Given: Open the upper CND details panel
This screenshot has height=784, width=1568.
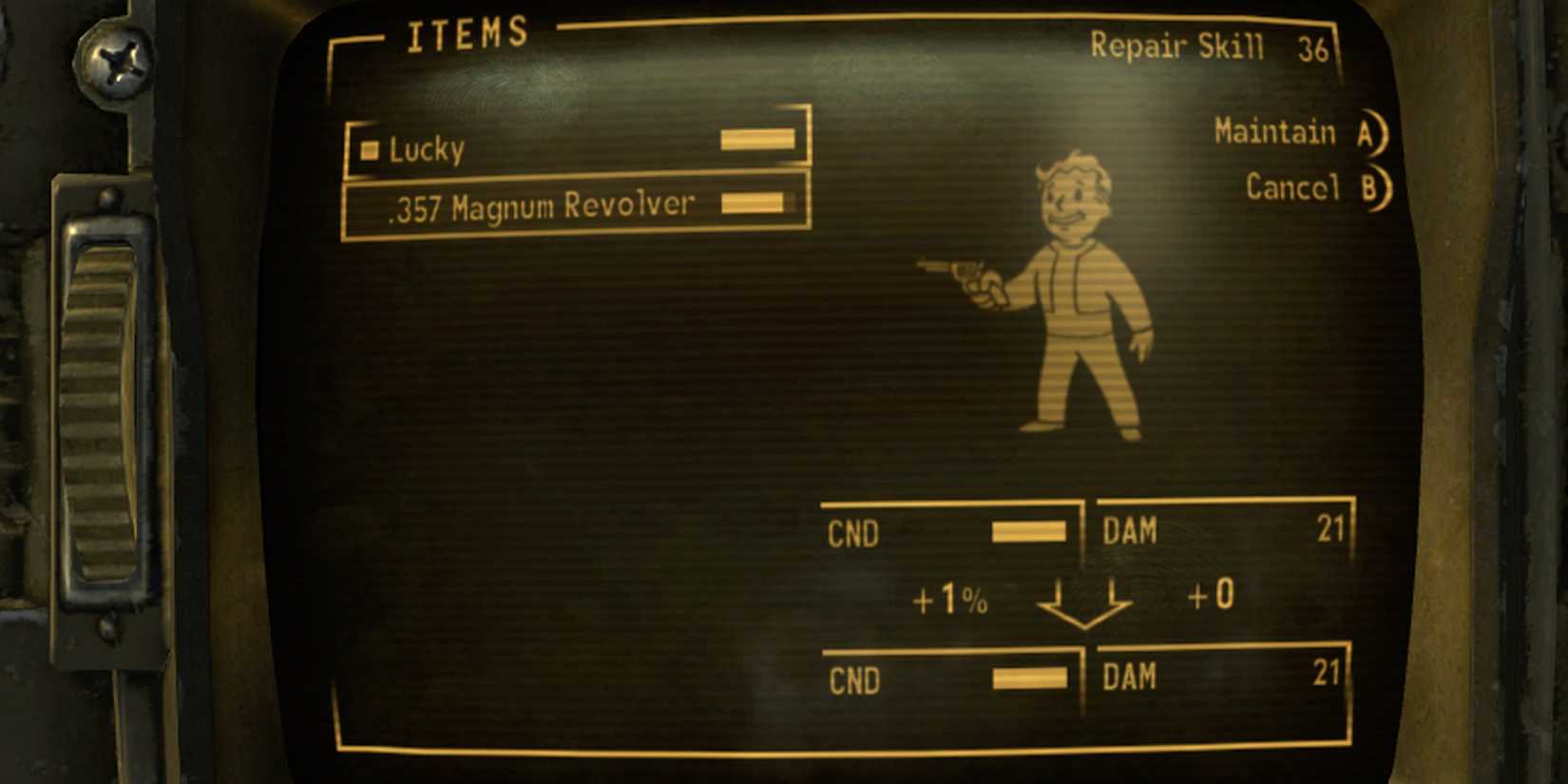Looking at the screenshot, I should (950, 532).
